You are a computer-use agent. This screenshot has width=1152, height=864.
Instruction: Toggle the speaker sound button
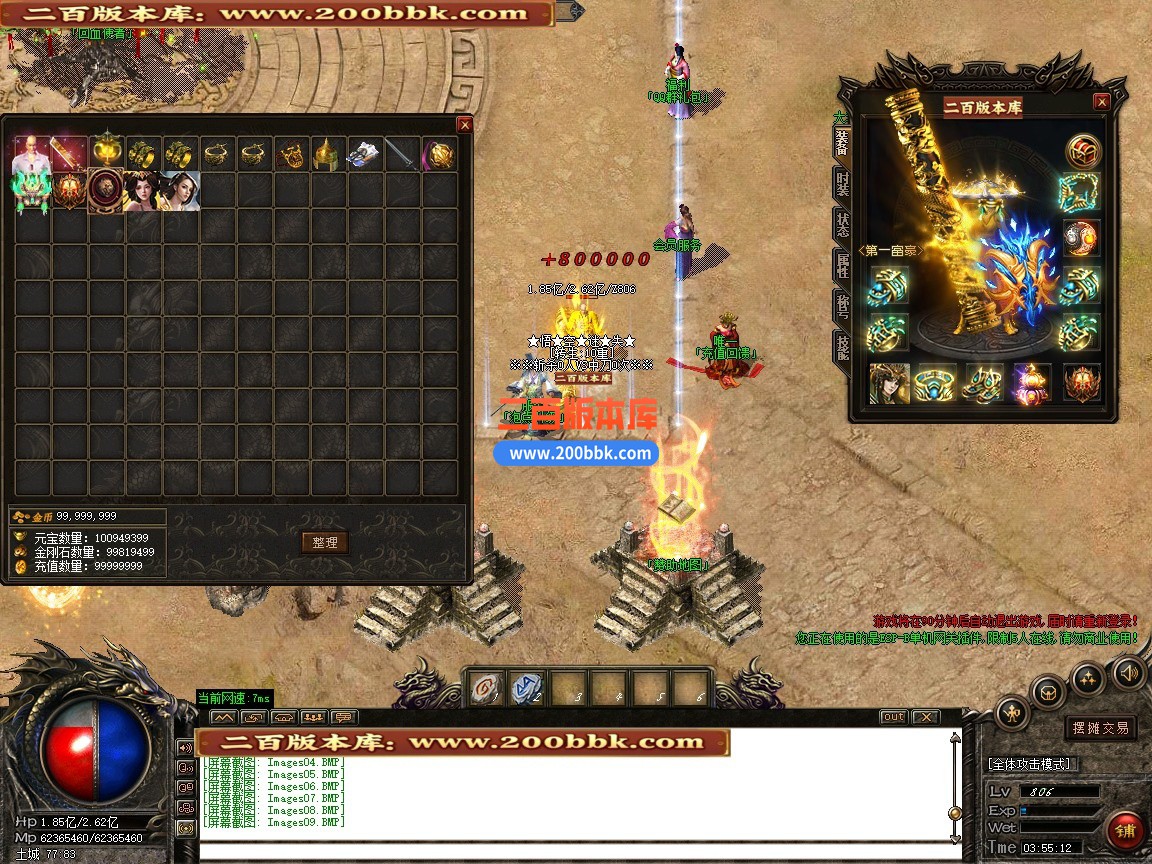[1129, 671]
